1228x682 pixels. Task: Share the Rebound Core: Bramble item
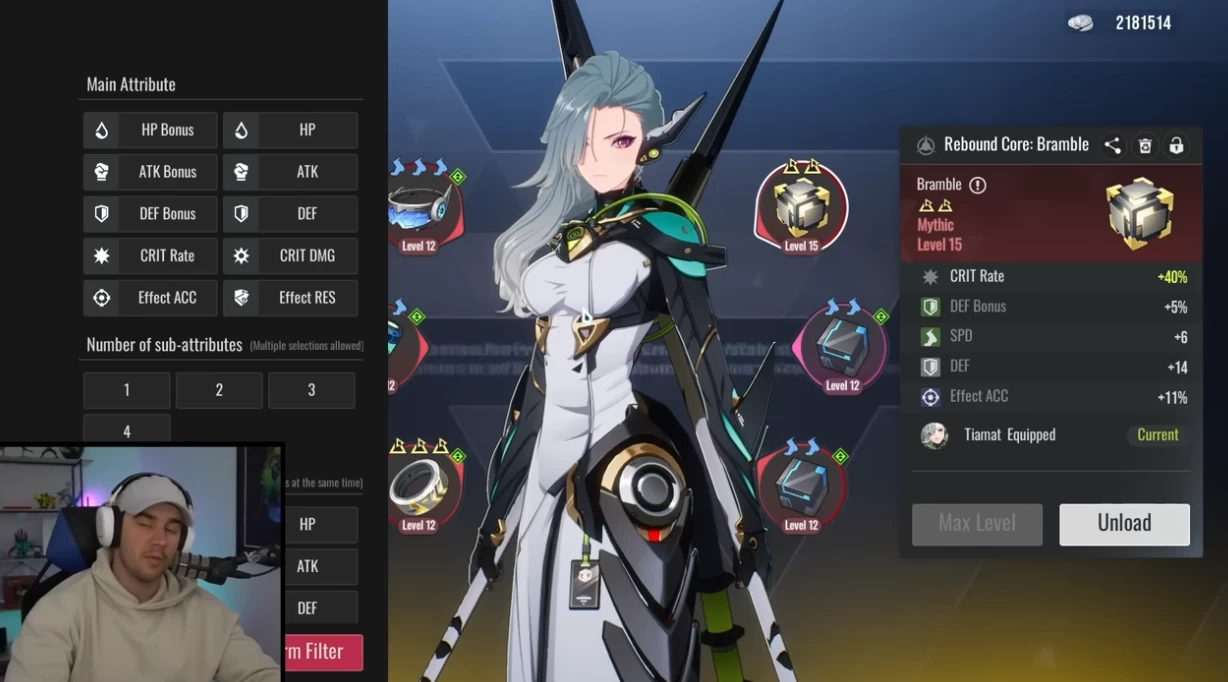coord(1112,146)
